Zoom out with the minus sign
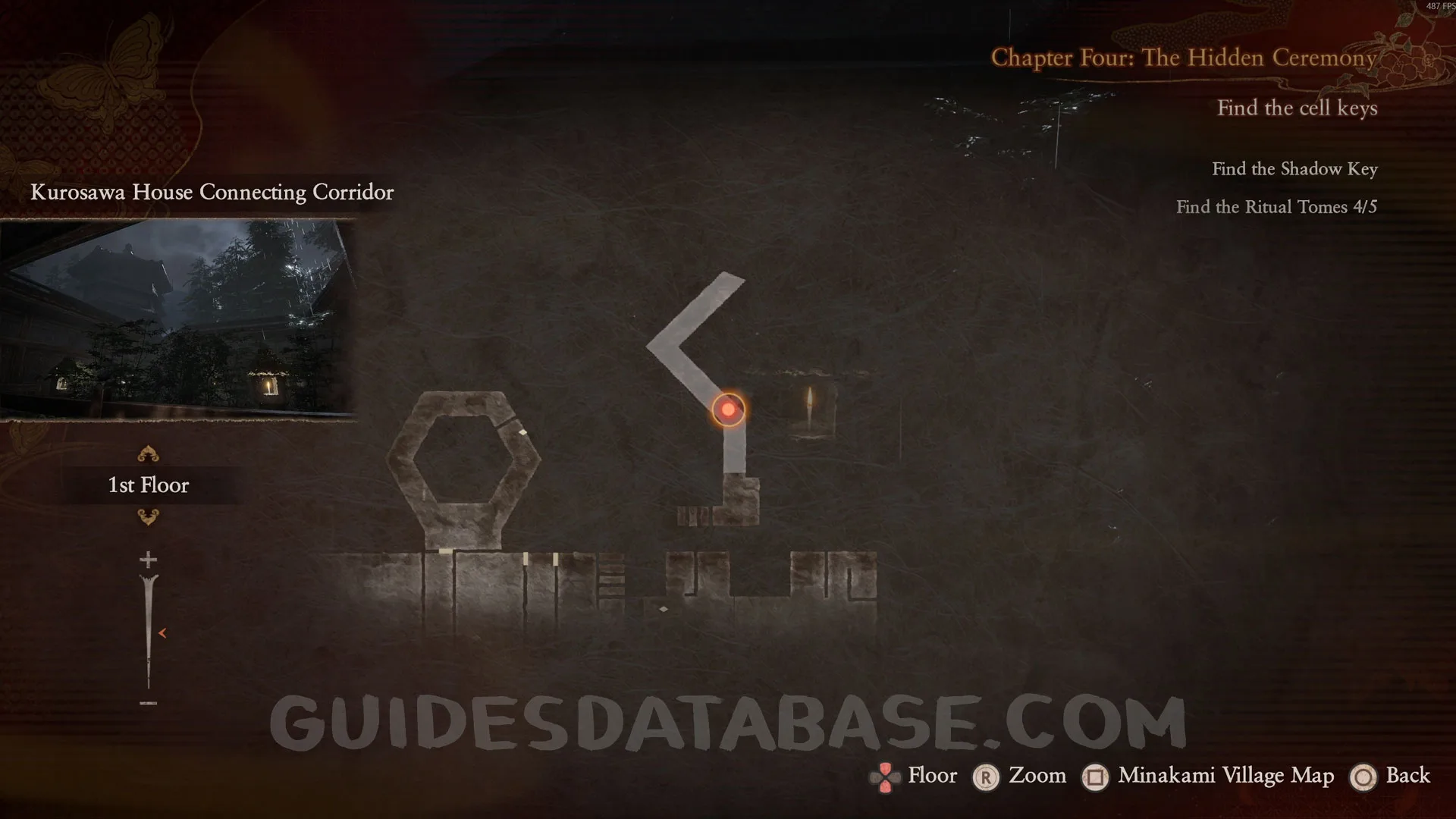Viewport: 1456px width, 819px height. 148,703
